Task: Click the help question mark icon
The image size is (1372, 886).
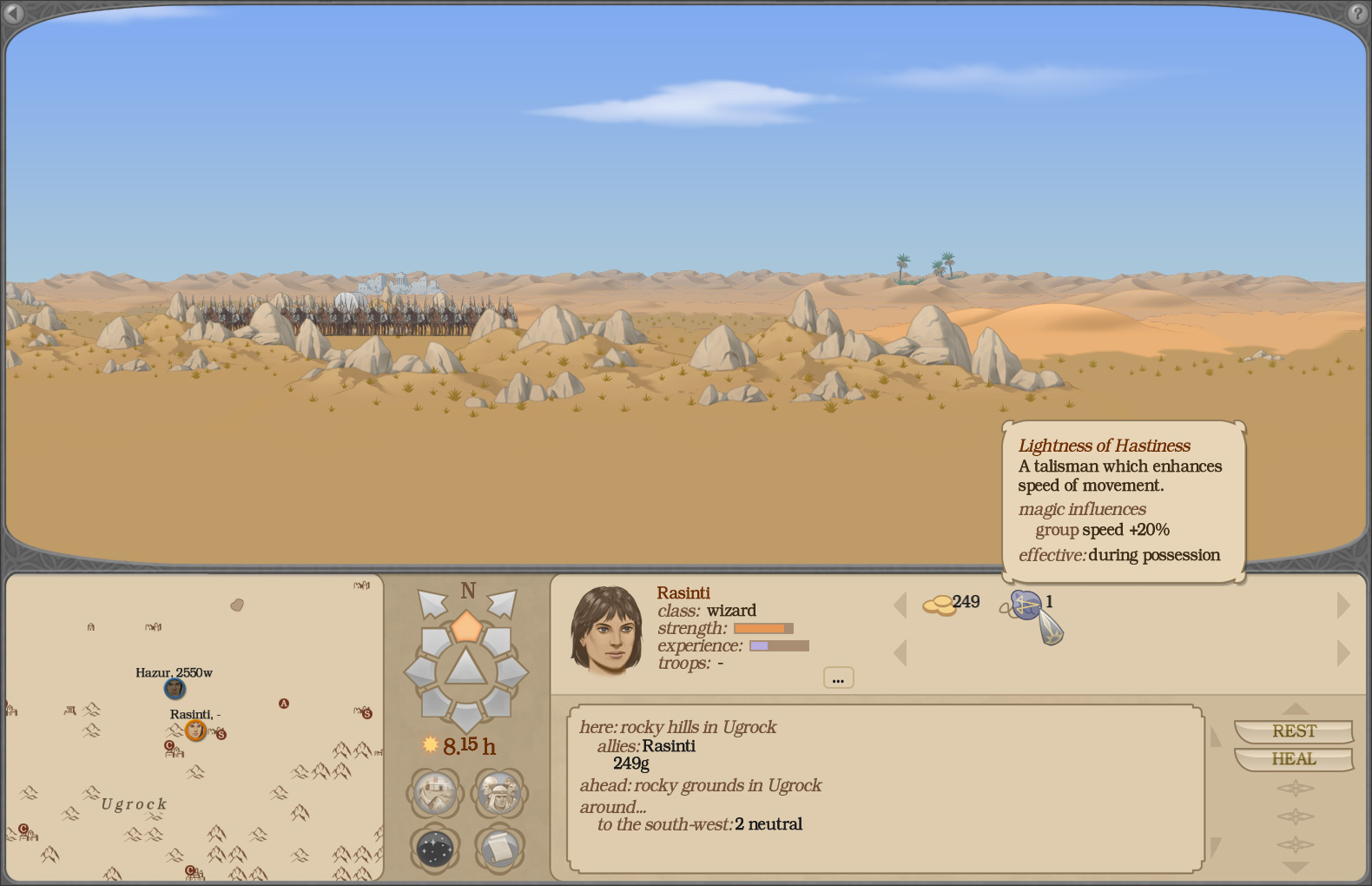Action: click(1356, 14)
